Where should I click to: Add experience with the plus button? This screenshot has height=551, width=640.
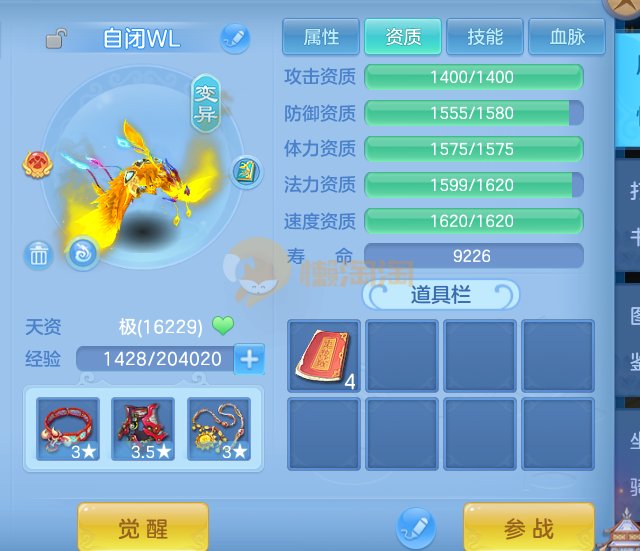249,358
